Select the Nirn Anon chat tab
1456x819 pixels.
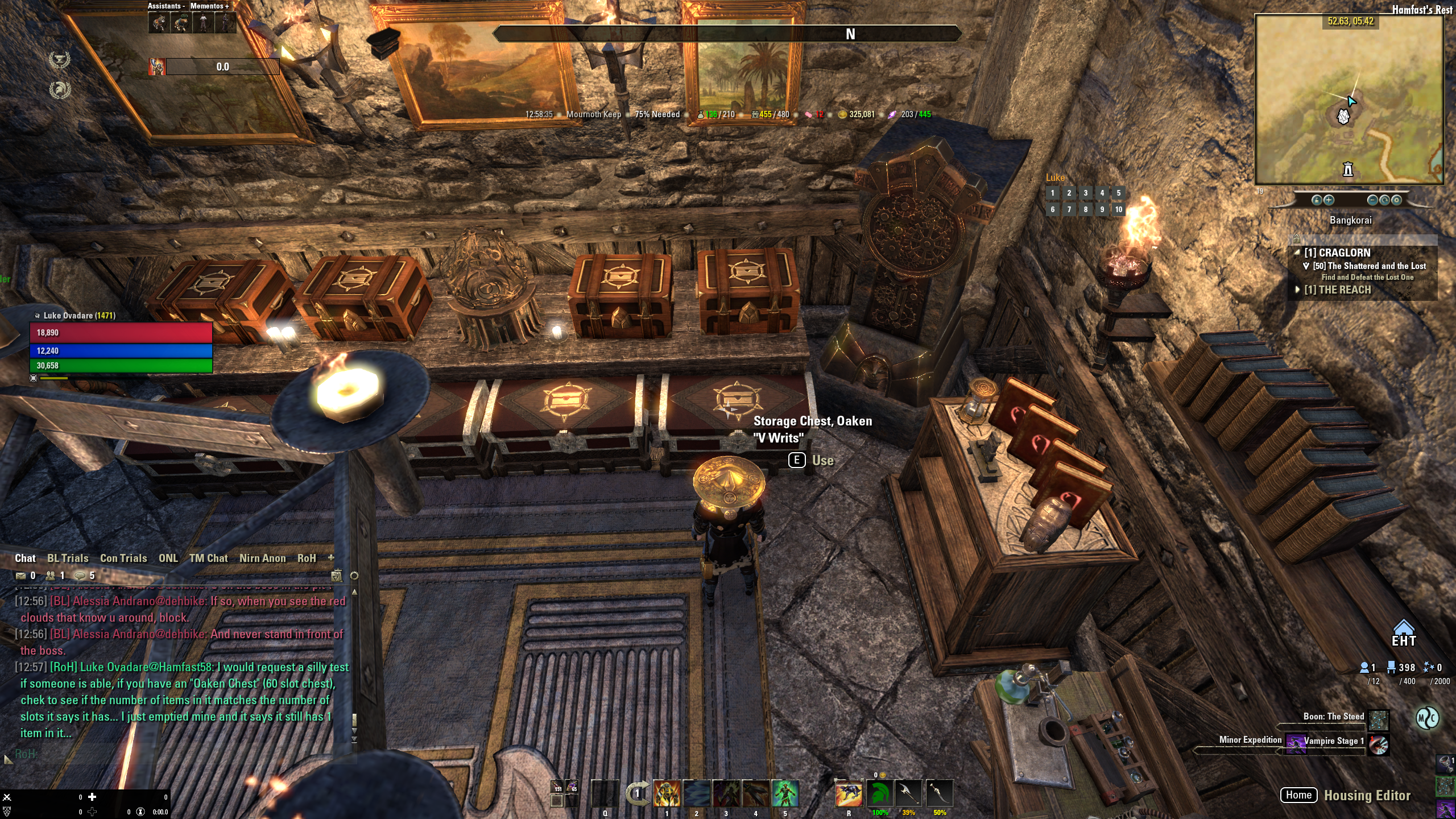tap(262, 559)
